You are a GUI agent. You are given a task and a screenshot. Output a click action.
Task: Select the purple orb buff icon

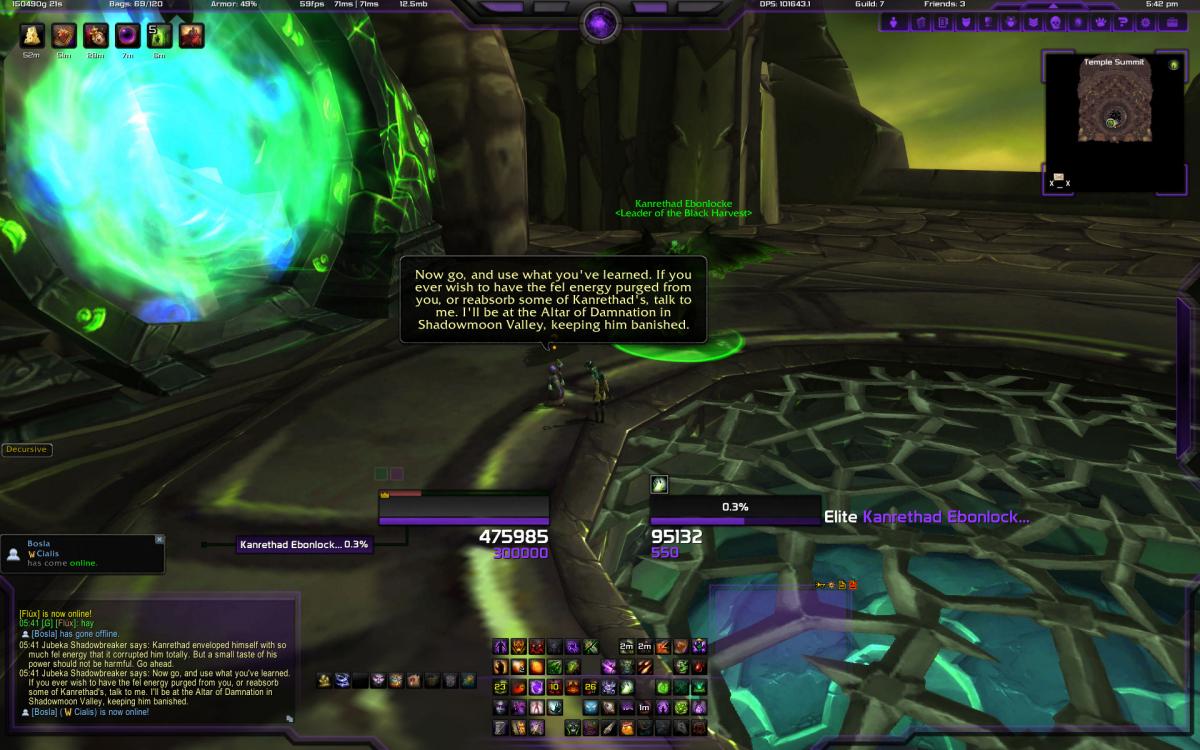(128, 36)
